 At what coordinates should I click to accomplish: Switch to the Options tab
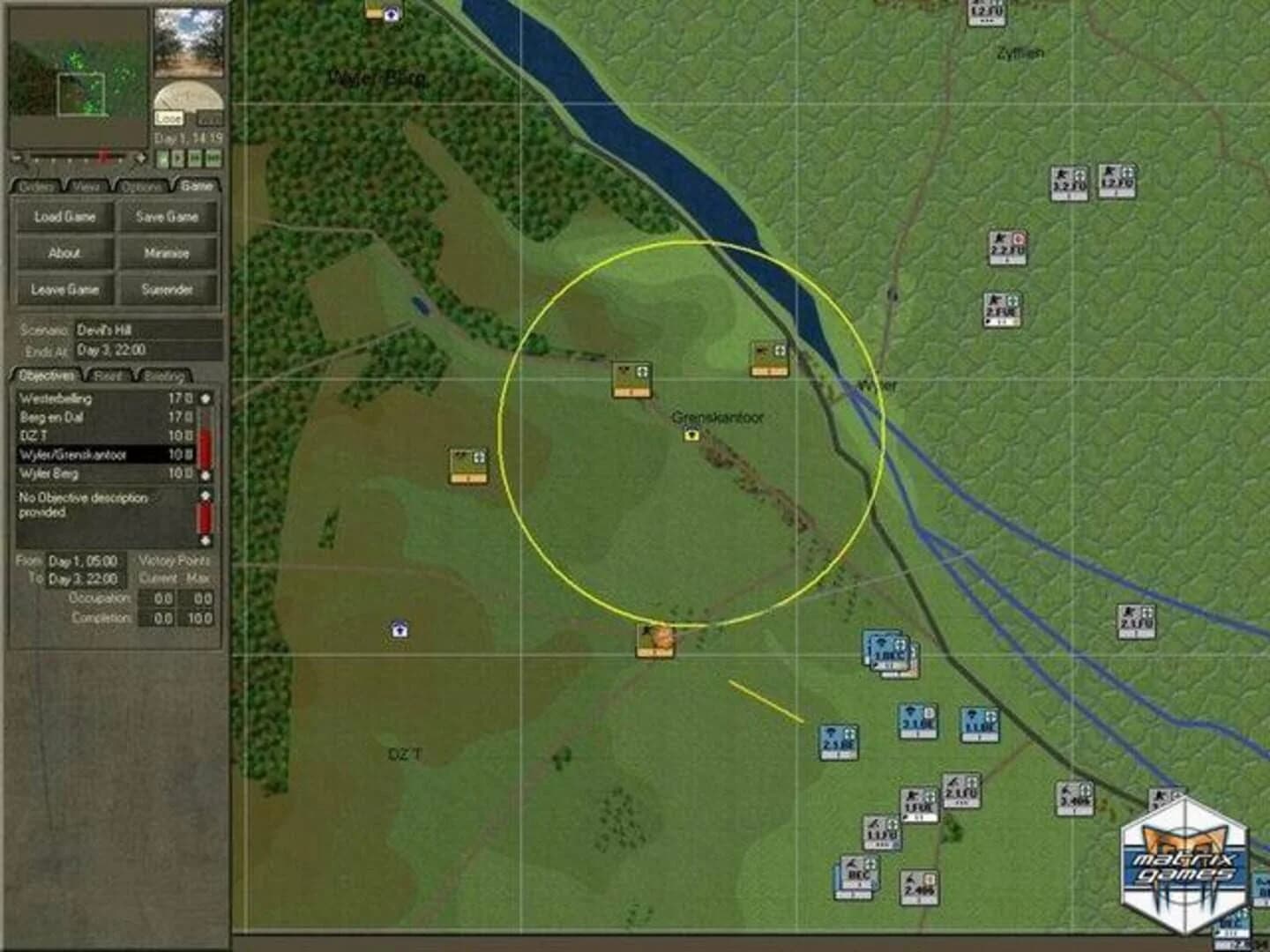[143, 186]
